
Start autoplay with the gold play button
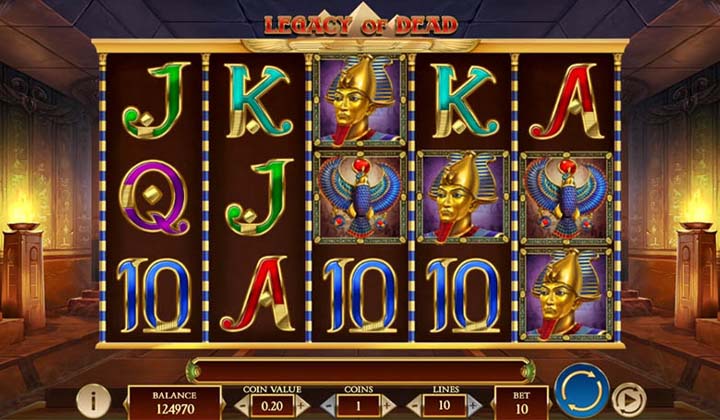pyautogui.click(x=627, y=399)
